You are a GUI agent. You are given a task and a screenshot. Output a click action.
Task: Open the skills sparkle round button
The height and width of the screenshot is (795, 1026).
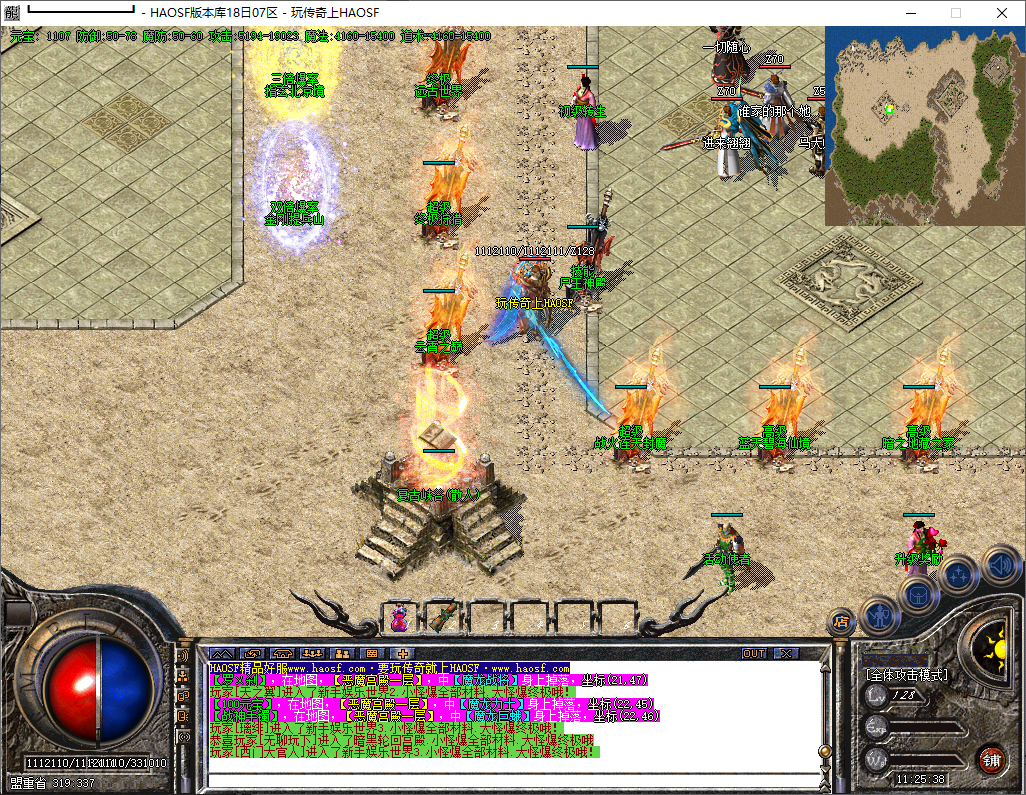(959, 574)
